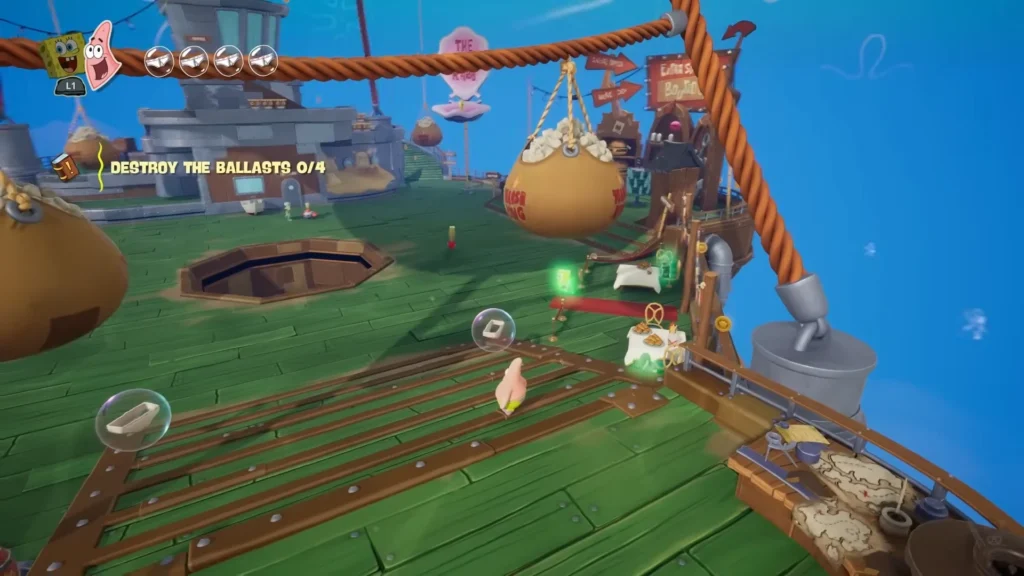Select the Patrick character portrait
1024x576 pixels.
pyautogui.click(x=102, y=54)
